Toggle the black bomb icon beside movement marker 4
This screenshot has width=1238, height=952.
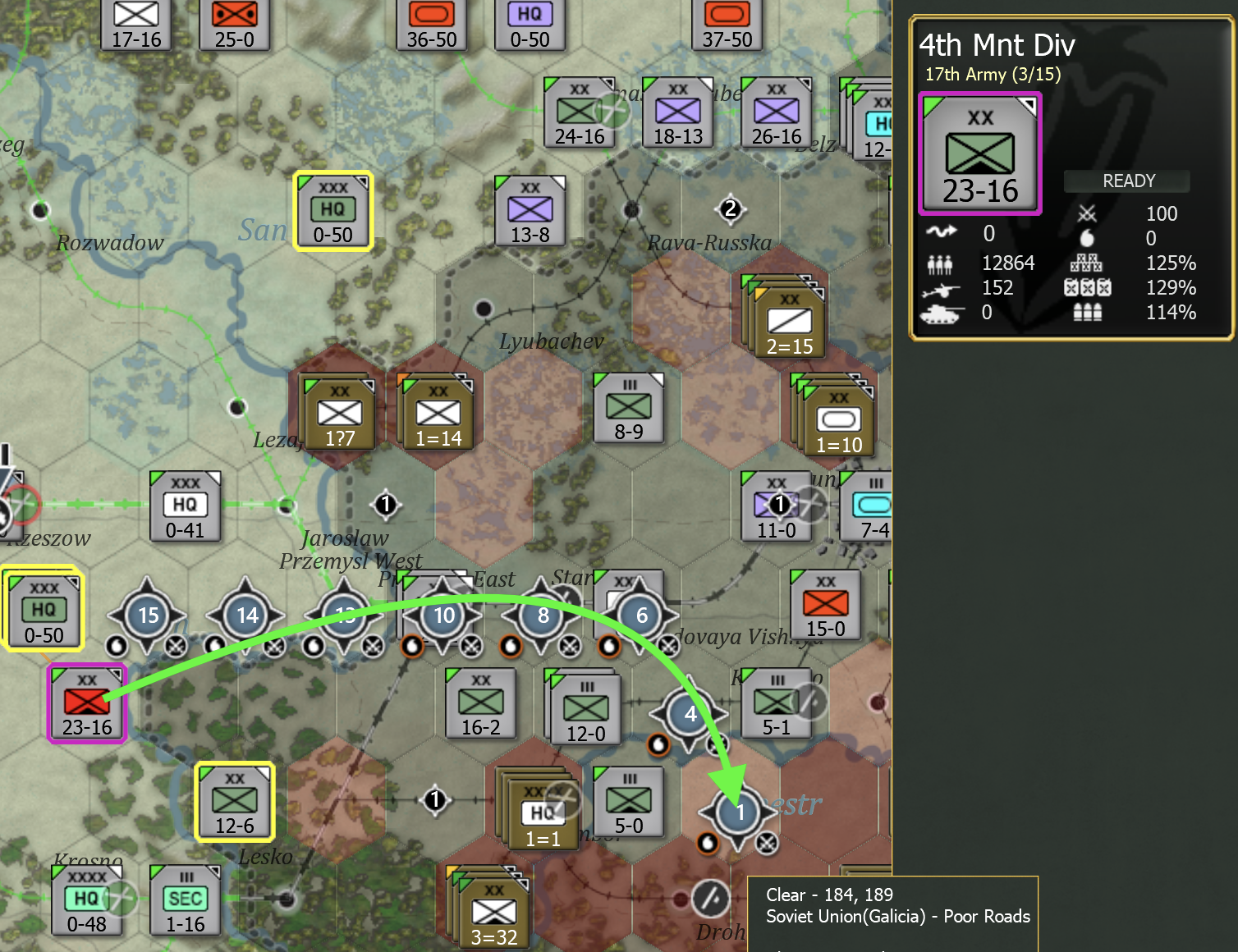tap(658, 745)
